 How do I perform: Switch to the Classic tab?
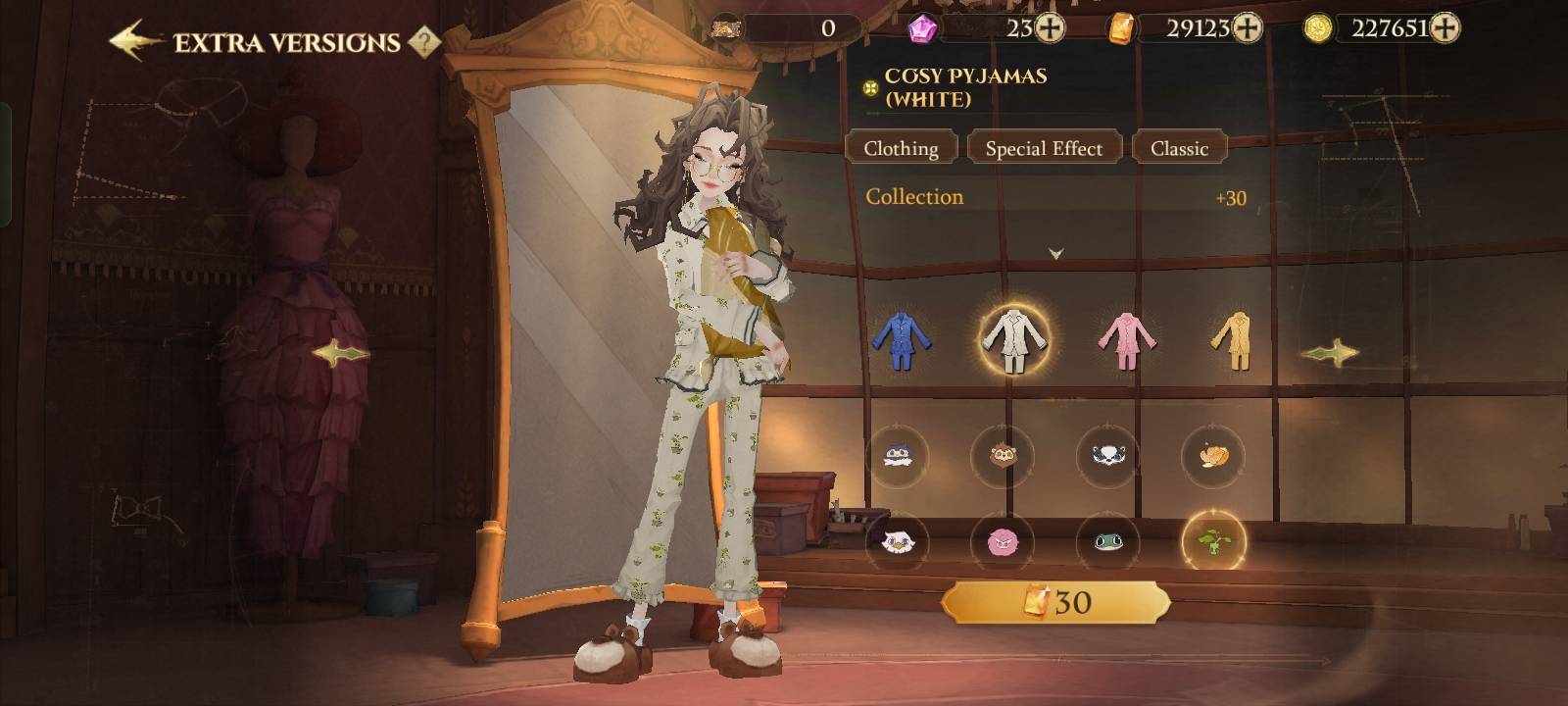(x=1179, y=148)
